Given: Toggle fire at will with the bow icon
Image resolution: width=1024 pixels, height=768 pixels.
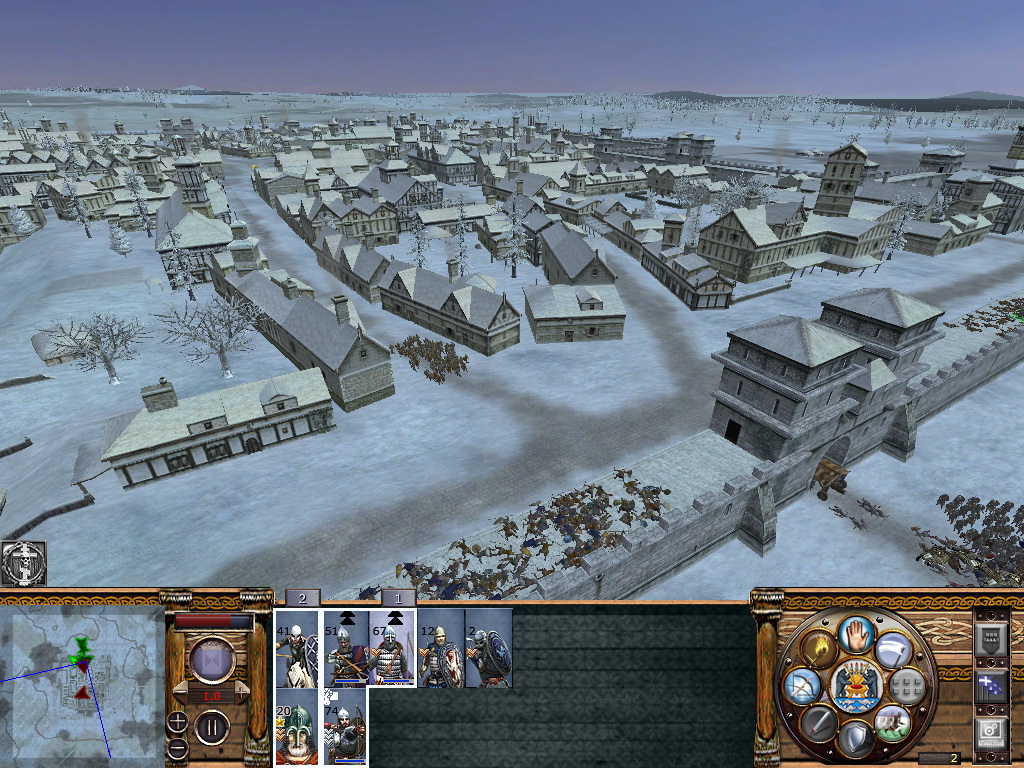Looking at the screenshot, I should 803,686.
